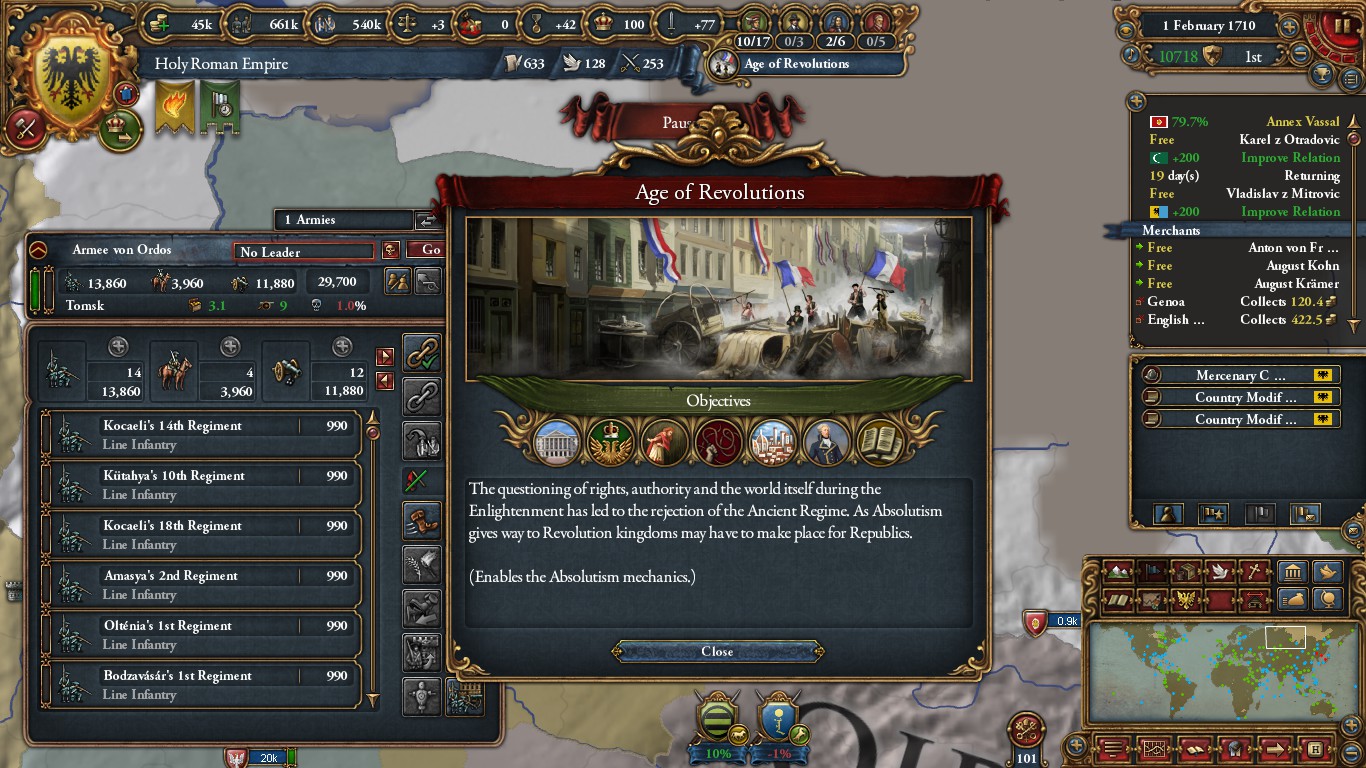The image size is (1366, 768).
Task: Select Kocaeli's 14th Regiment row
Action: coord(201,435)
